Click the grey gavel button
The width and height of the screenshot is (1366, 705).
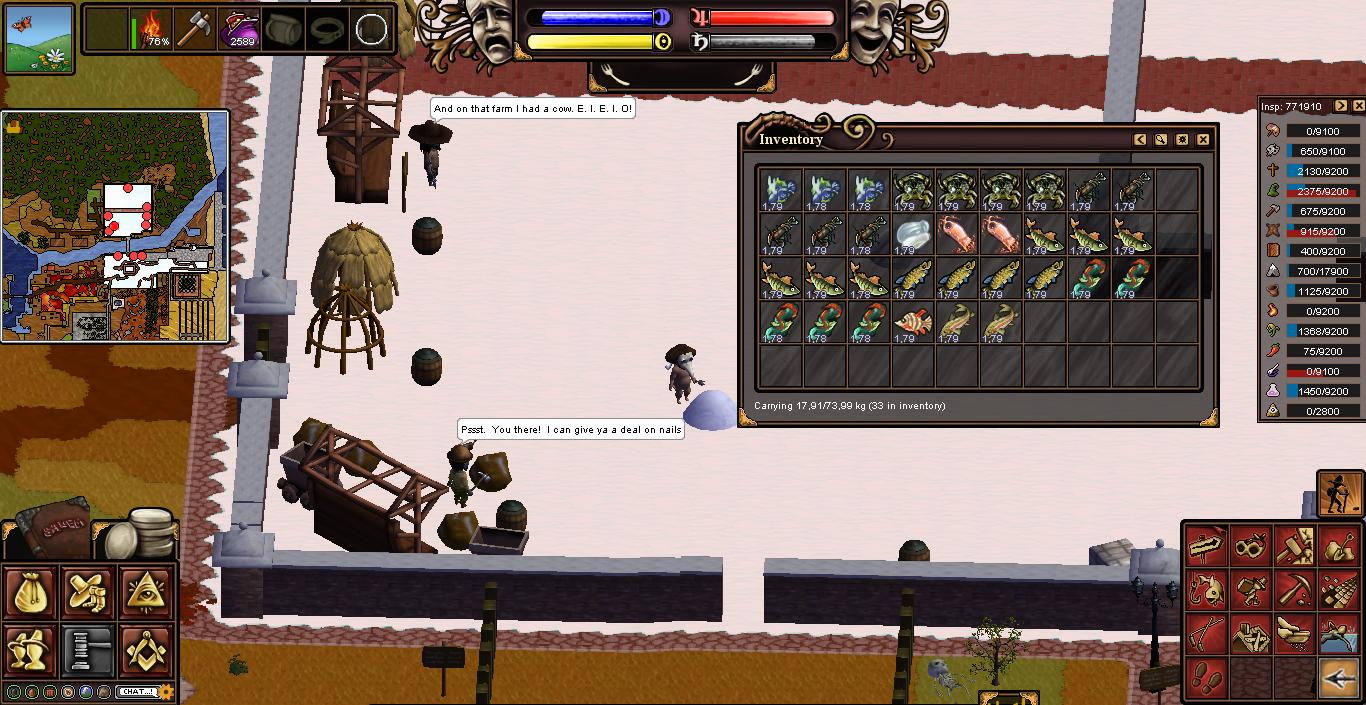tap(89, 649)
